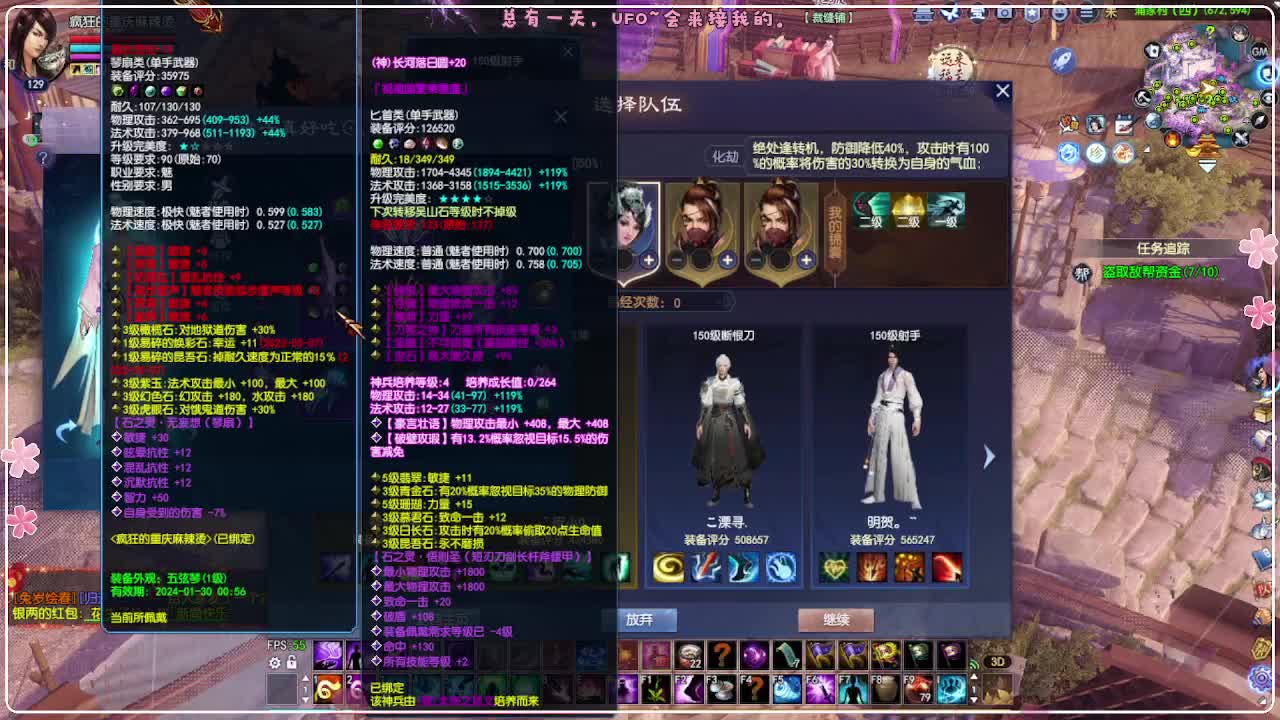1280x720 pixels.
Task: Use the F1 herb item in the hotkey bar
Action: tap(653, 690)
